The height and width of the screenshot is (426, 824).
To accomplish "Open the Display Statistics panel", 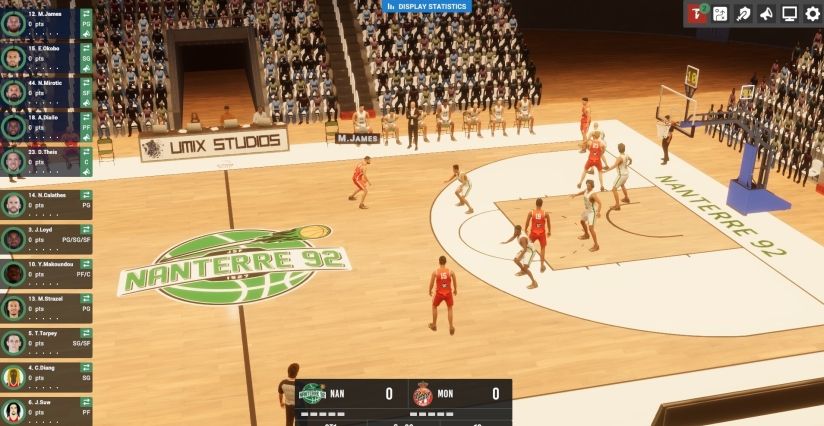I will (x=427, y=7).
